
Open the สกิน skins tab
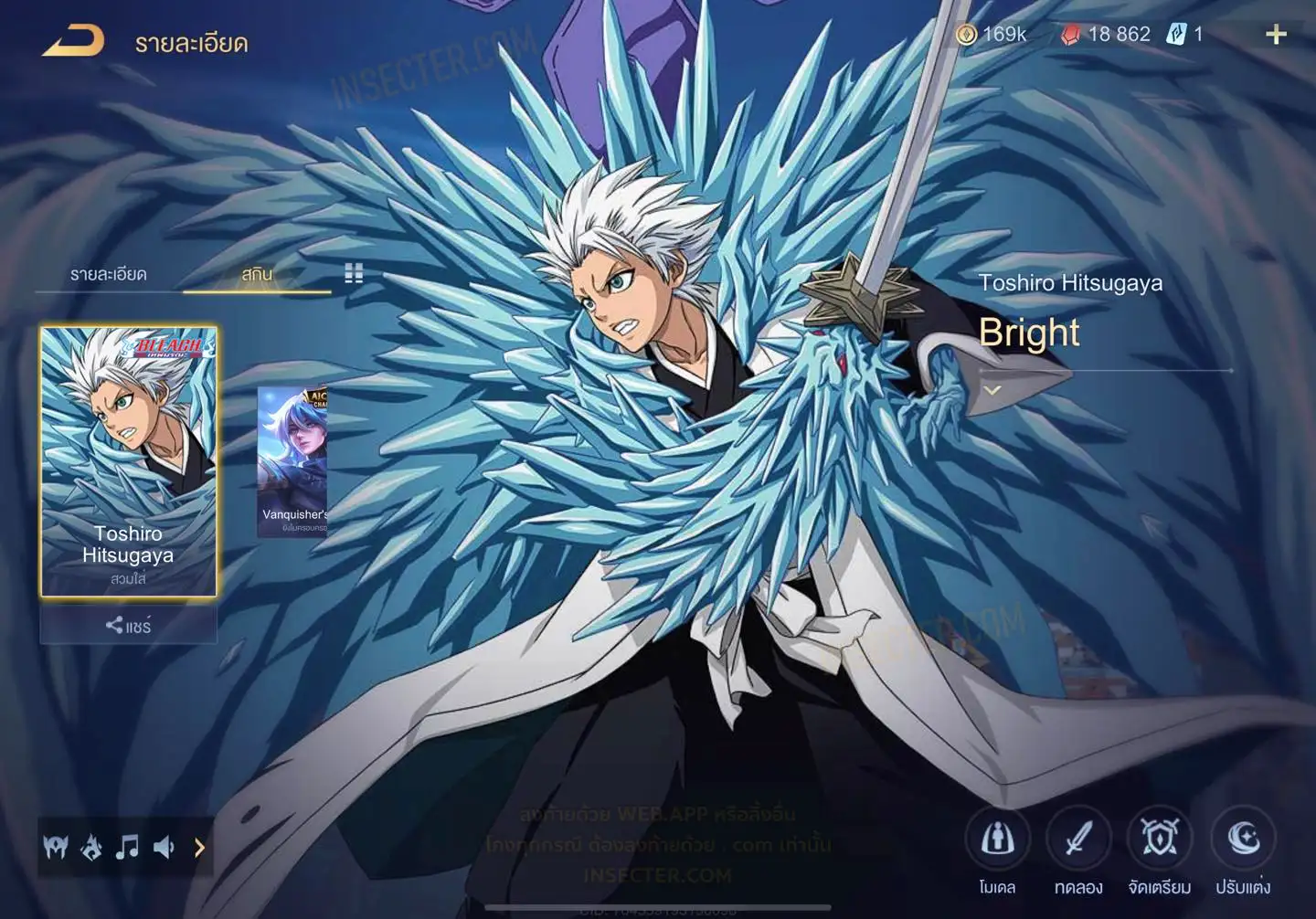click(257, 274)
